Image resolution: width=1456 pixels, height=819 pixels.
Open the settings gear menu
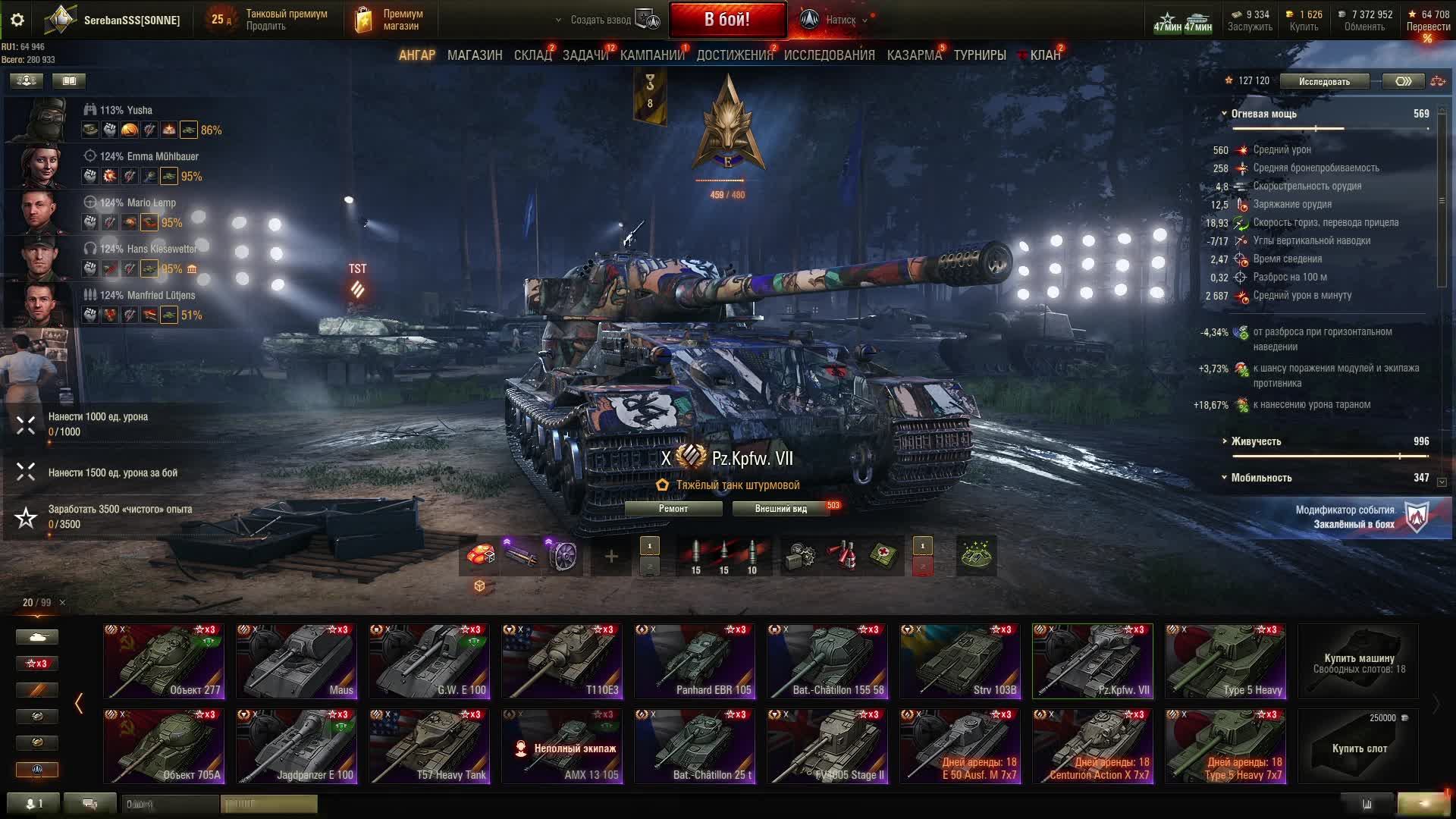[17, 20]
